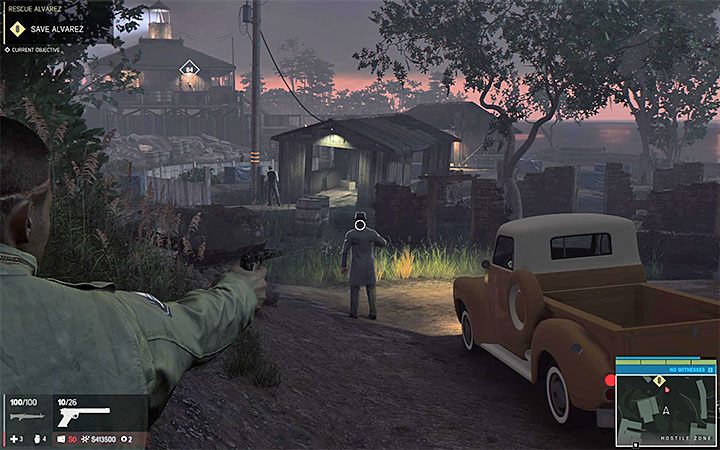Select the yellow objective marker on the minimap

tap(658, 381)
